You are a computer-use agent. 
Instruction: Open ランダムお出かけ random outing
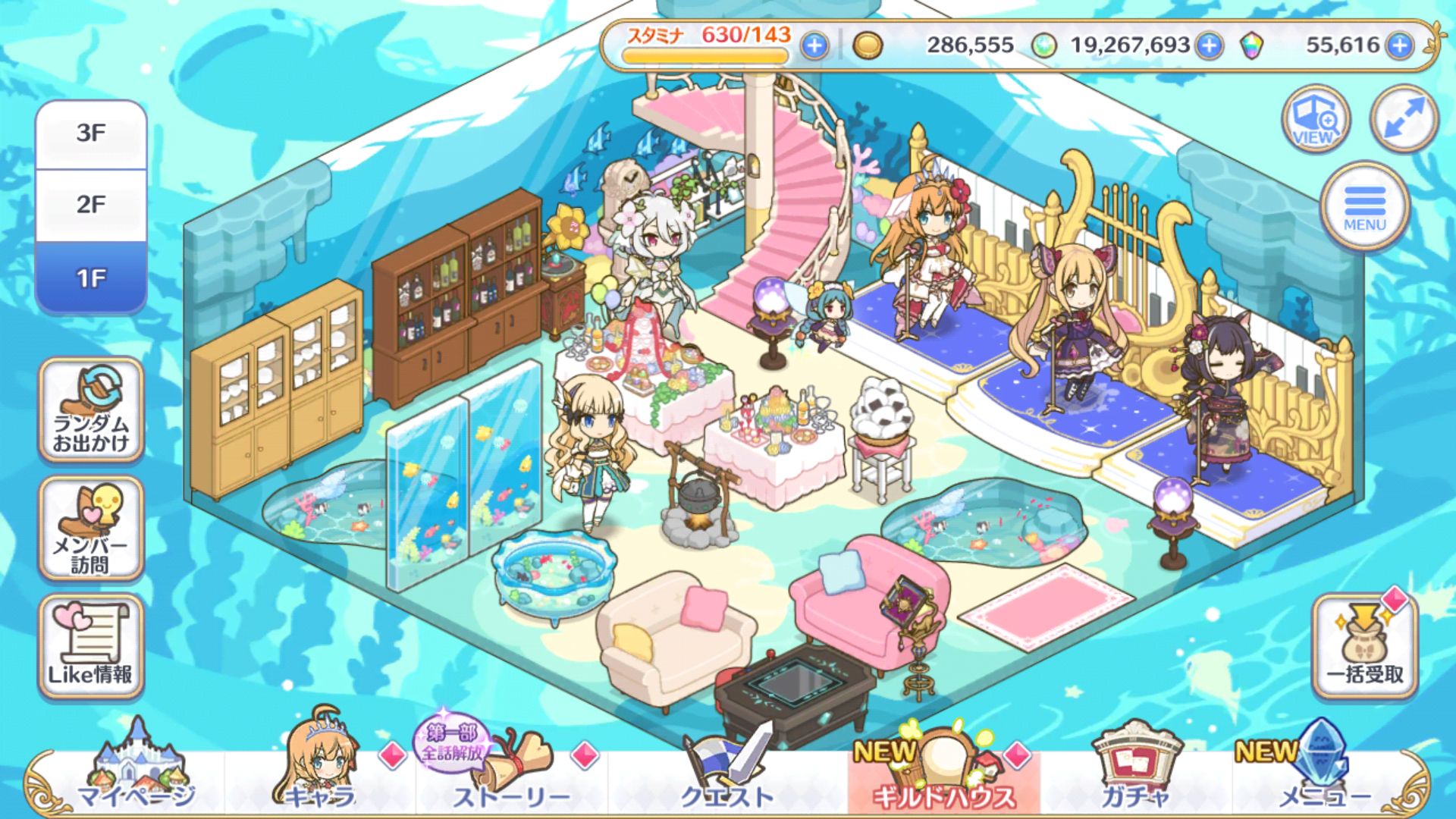click(91, 410)
